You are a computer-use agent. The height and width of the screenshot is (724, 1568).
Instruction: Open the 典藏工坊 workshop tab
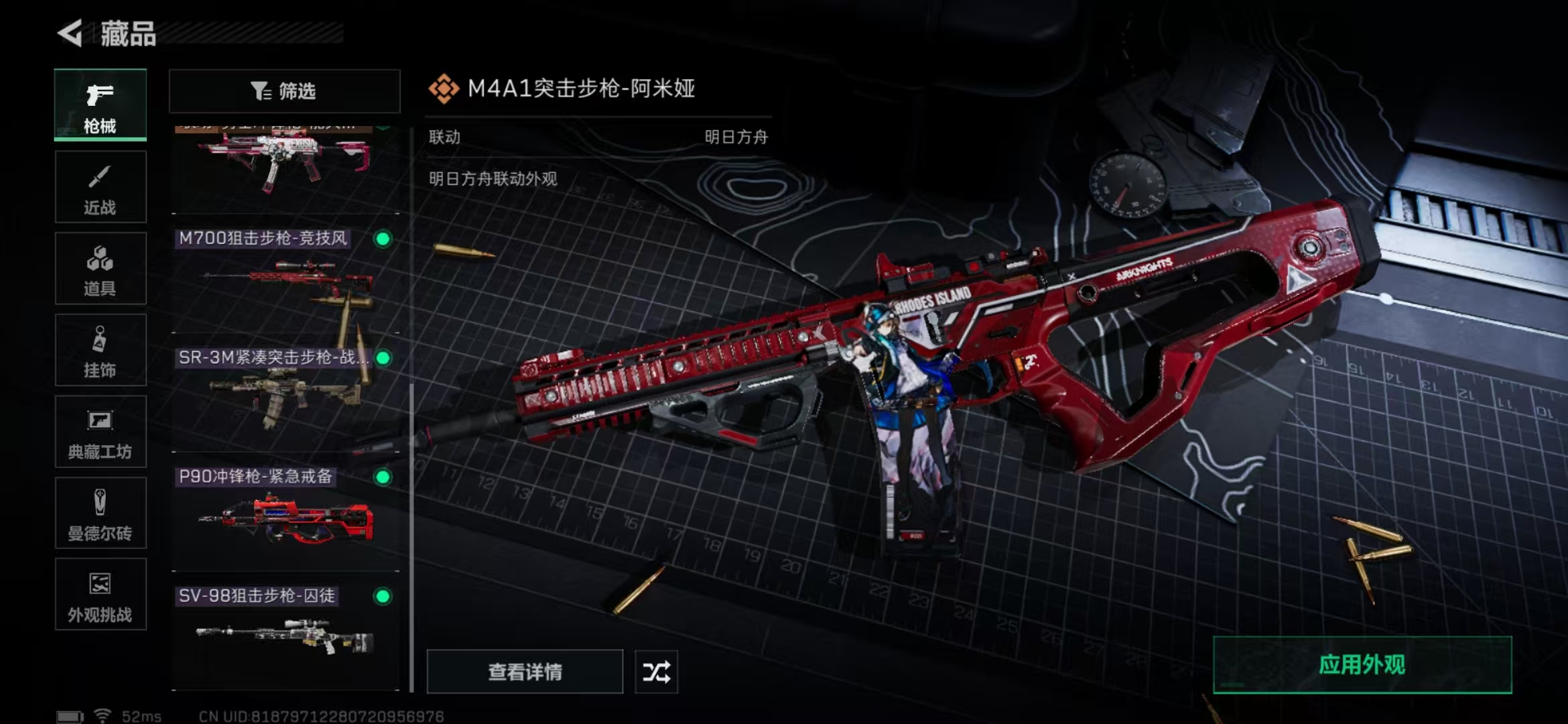100,432
